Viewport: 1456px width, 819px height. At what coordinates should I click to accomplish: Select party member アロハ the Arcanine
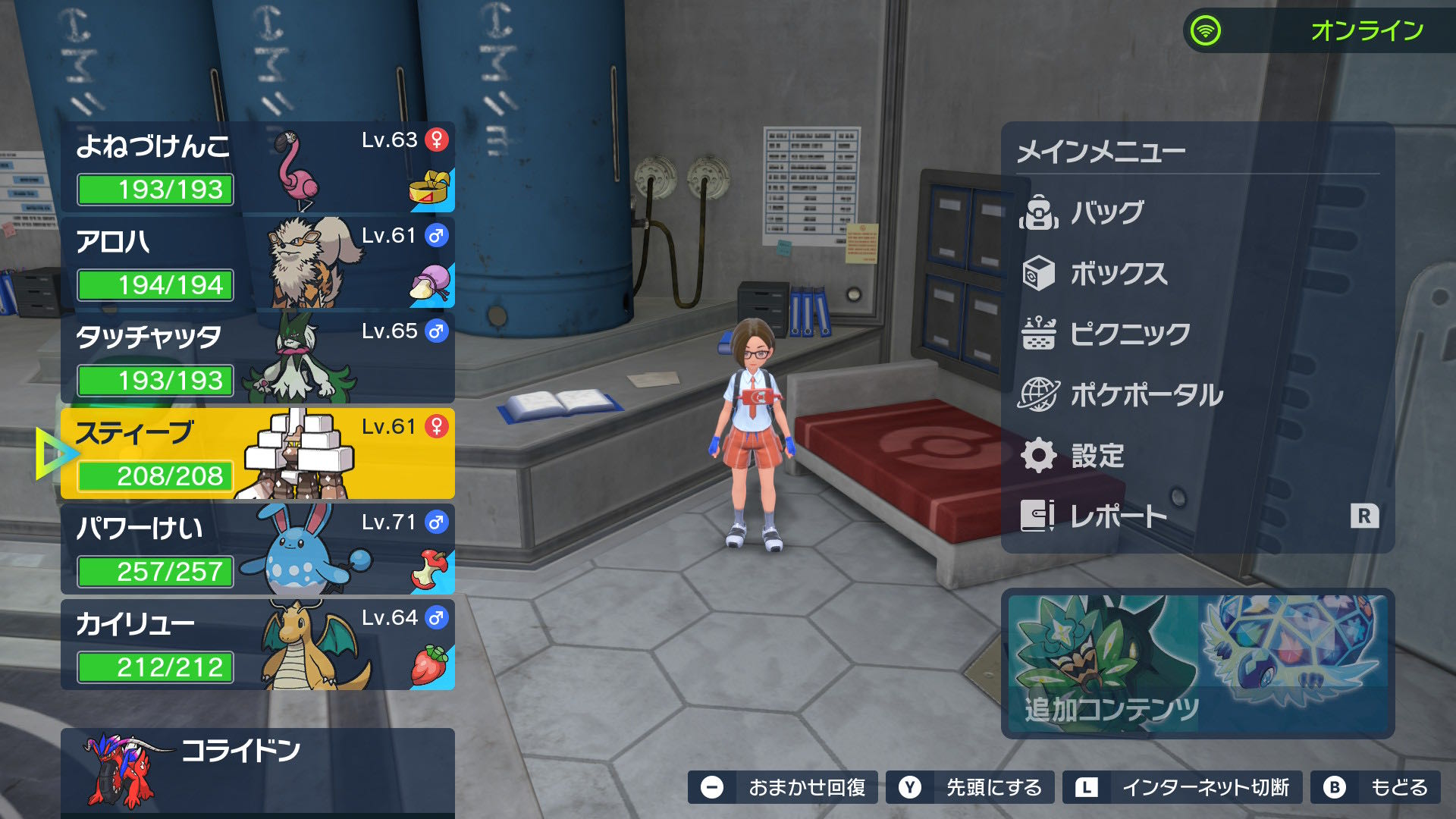[x=258, y=262]
